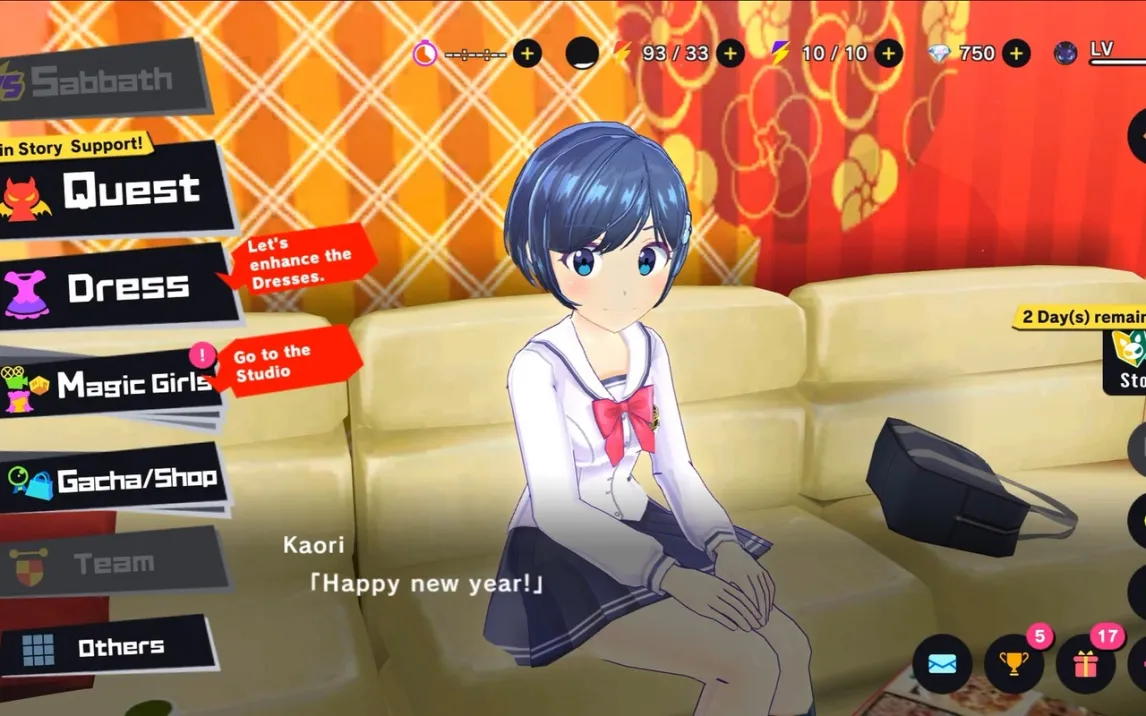Click the 'Let's enhance the Dresses' bubble
The width and height of the screenshot is (1146, 716).
[x=298, y=262]
